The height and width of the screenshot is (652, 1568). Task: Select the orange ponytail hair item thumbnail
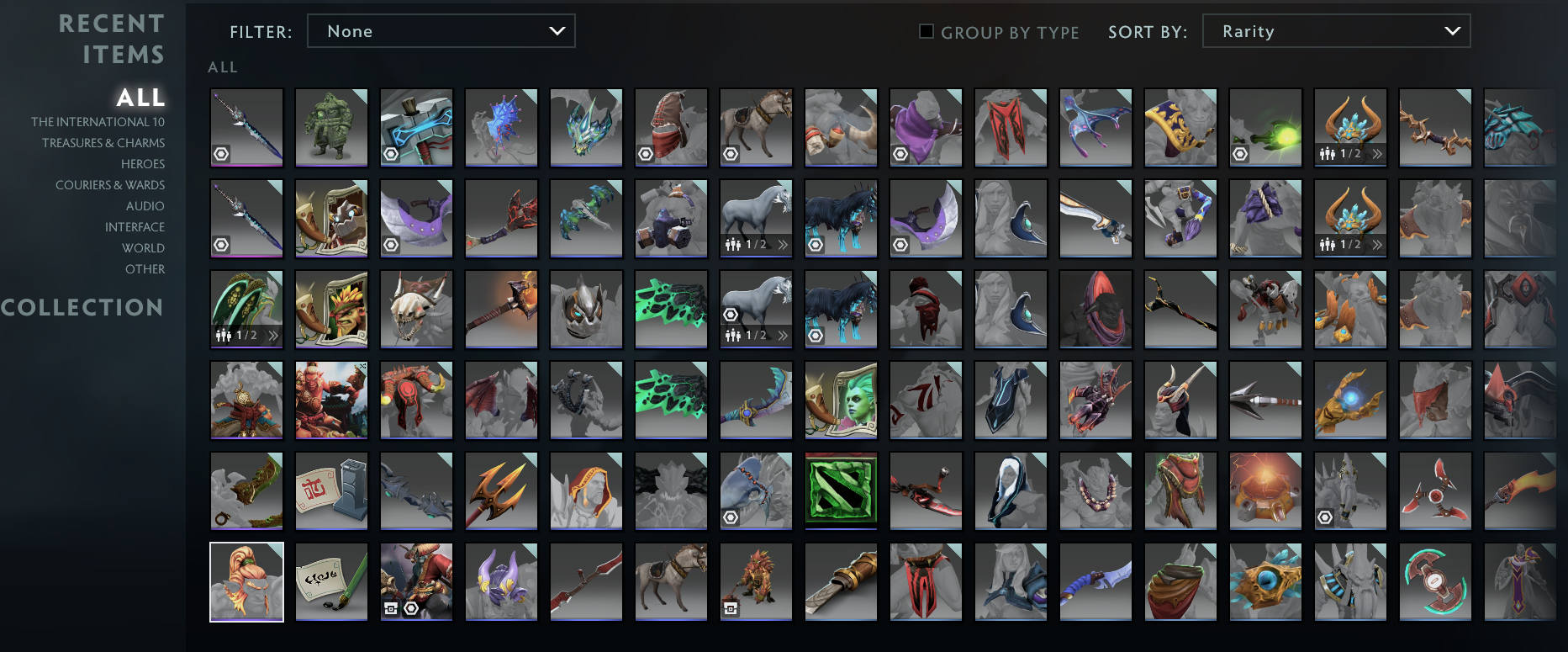tap(246, 581)
